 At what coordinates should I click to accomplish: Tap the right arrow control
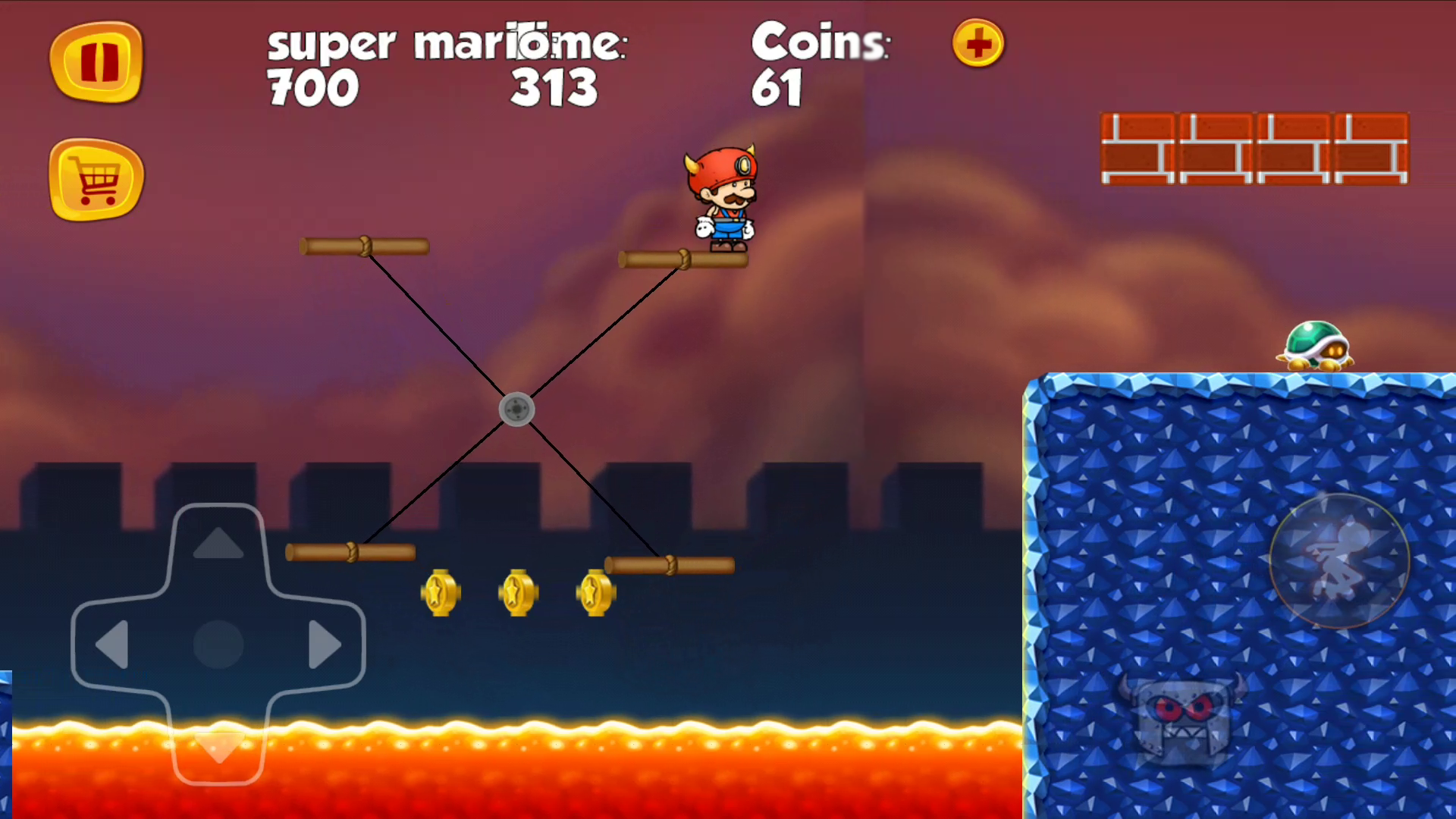pyautogui.click(x=325, y=645)
